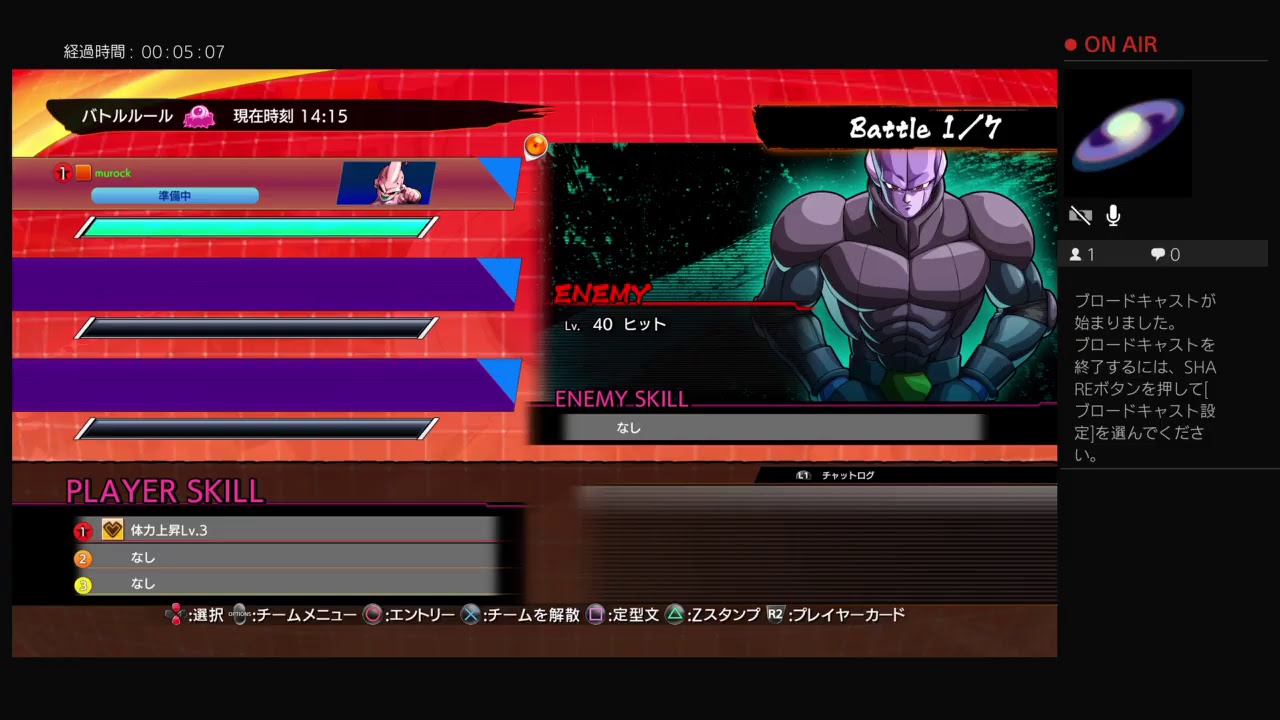Click the 準備中 ready status badge for murock
Image resolution: width=1280 pixels, height=720 pixels.
(x=175, y=195)
